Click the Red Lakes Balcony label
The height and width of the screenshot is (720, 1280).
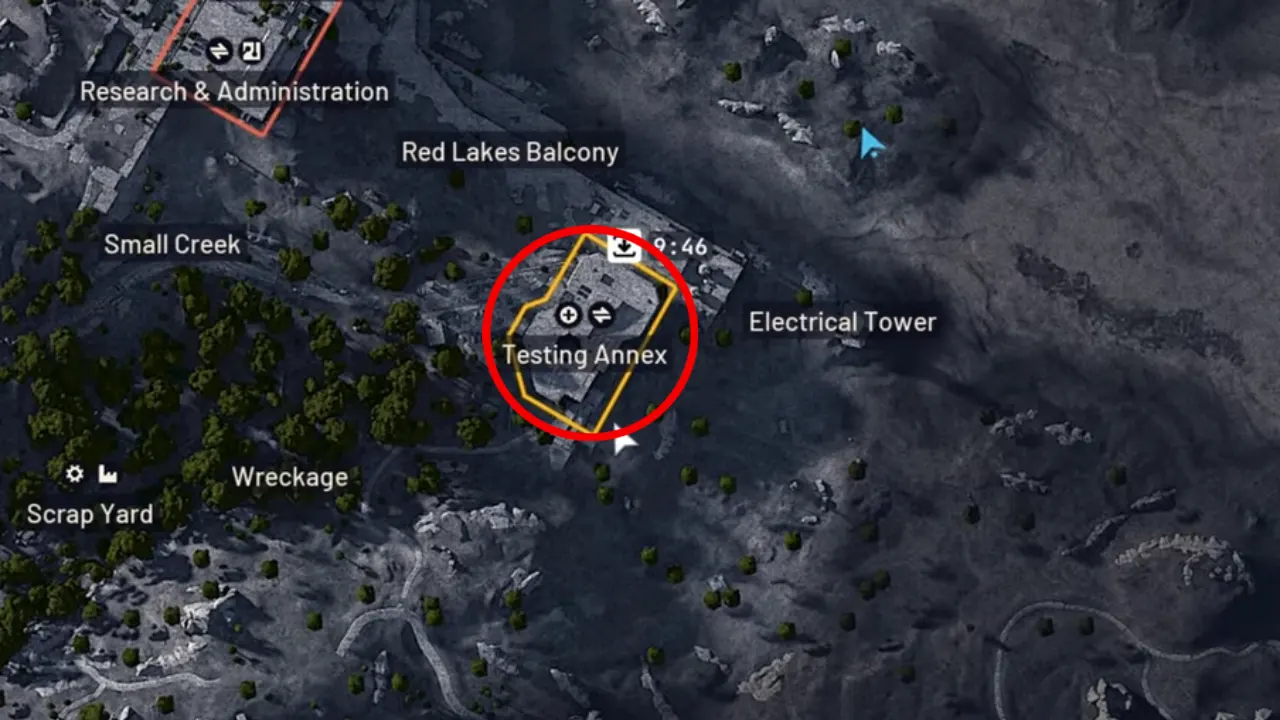pyautogui.click(x=510, y=152)
